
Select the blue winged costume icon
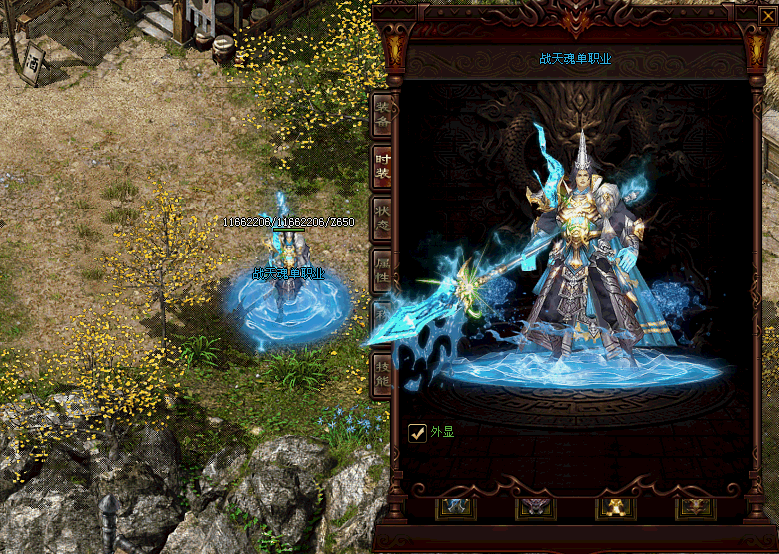(x=456, y=508)
